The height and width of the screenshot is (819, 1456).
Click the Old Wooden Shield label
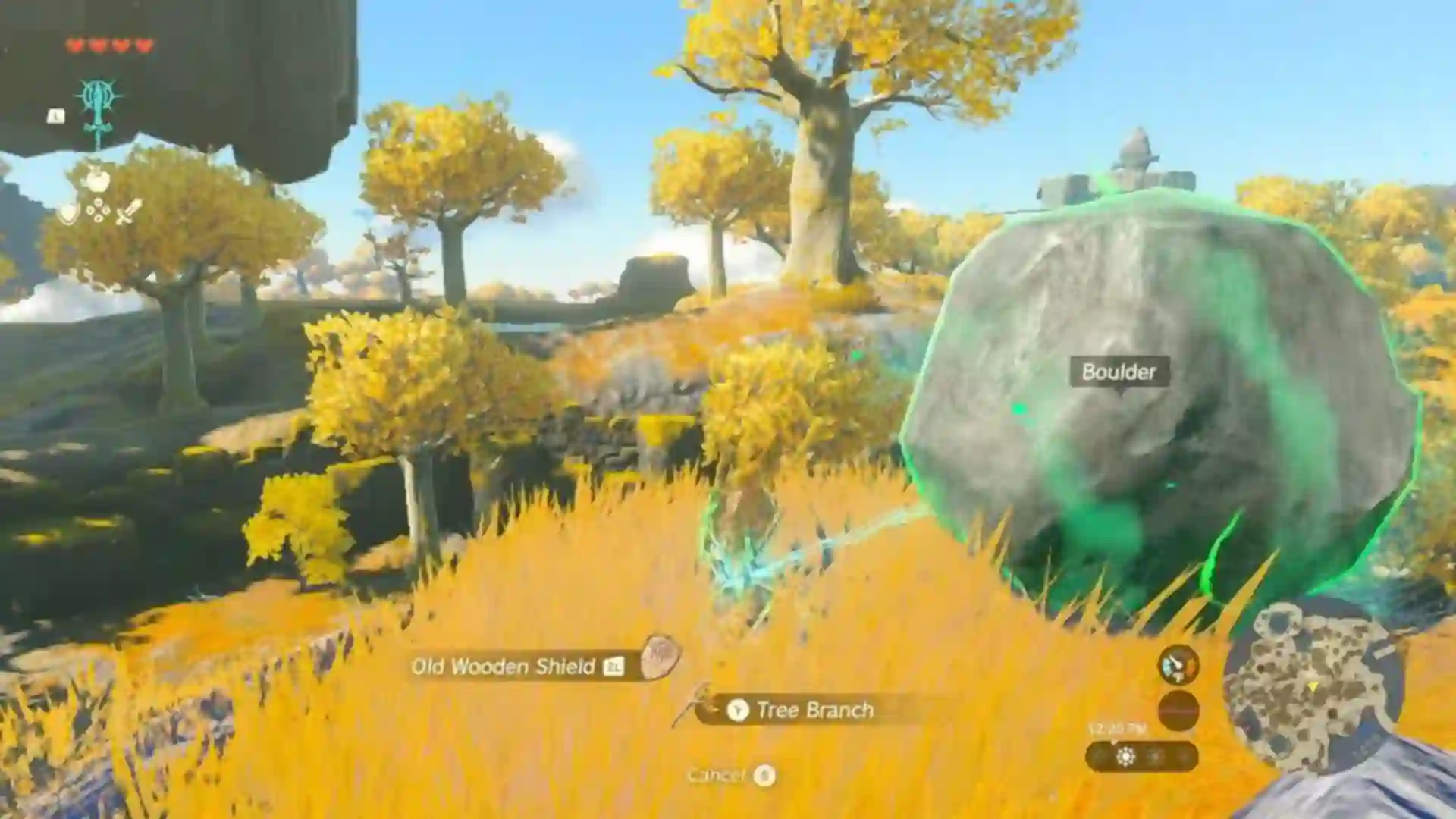pyautogui.click(x=504, y=667)
